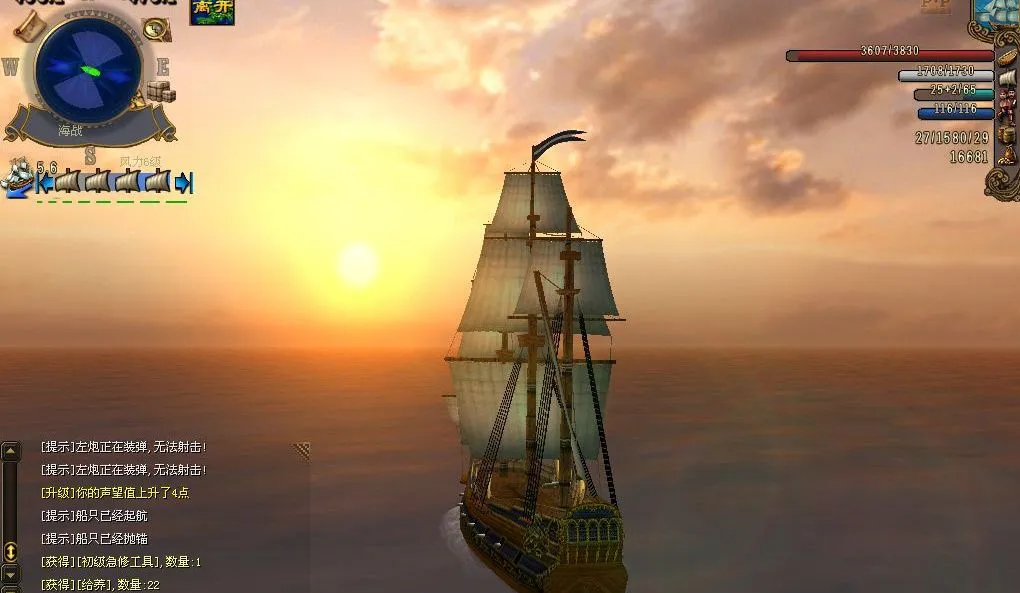The height and width of the screenshot is (593, 1020).
Task: Open the sailor crew icon
Action: (x=1007, y=103)
